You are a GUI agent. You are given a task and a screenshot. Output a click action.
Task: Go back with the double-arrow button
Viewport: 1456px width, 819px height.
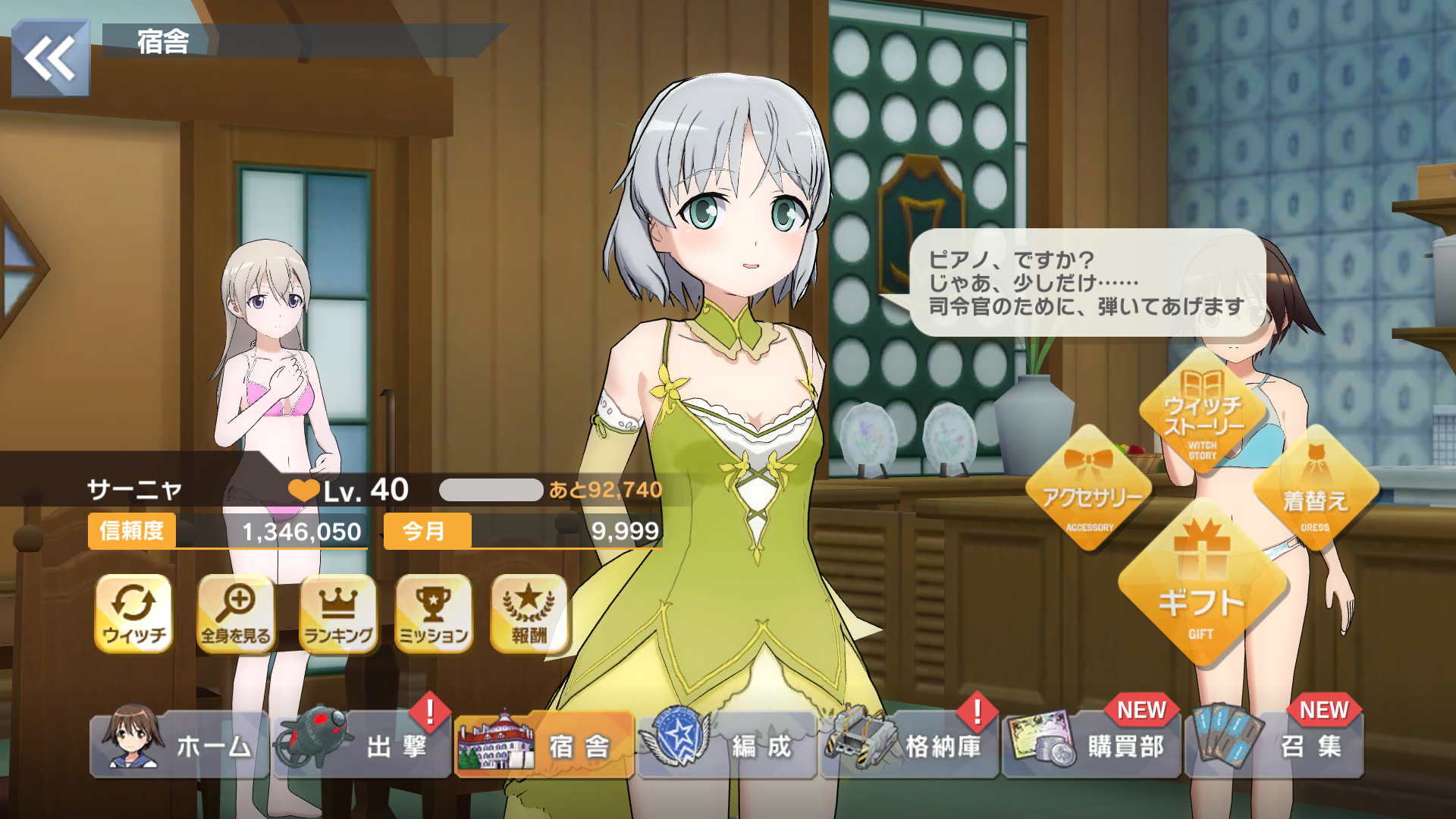tap(50, 58)
